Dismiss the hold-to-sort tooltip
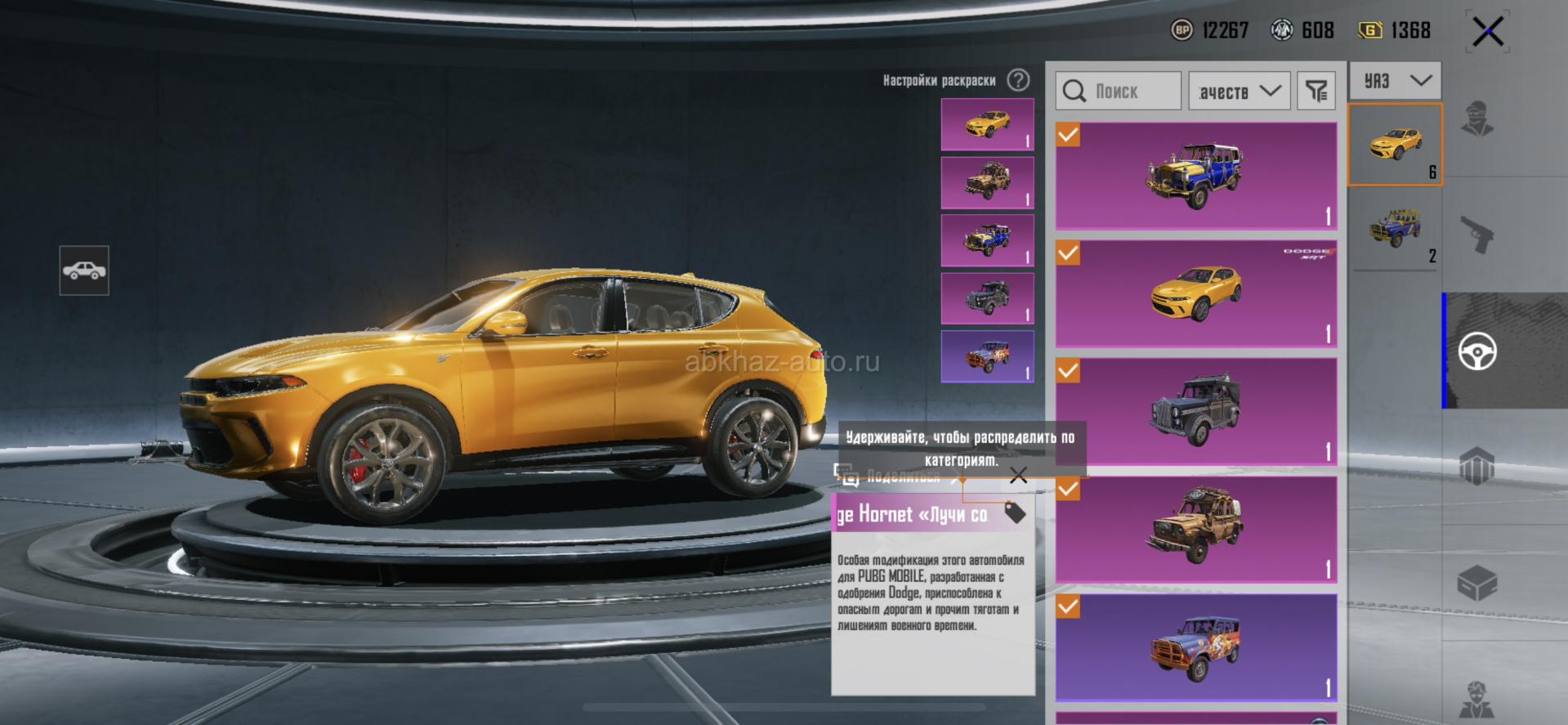The width and height of the screenshot is (1568, 725). 1018,476
